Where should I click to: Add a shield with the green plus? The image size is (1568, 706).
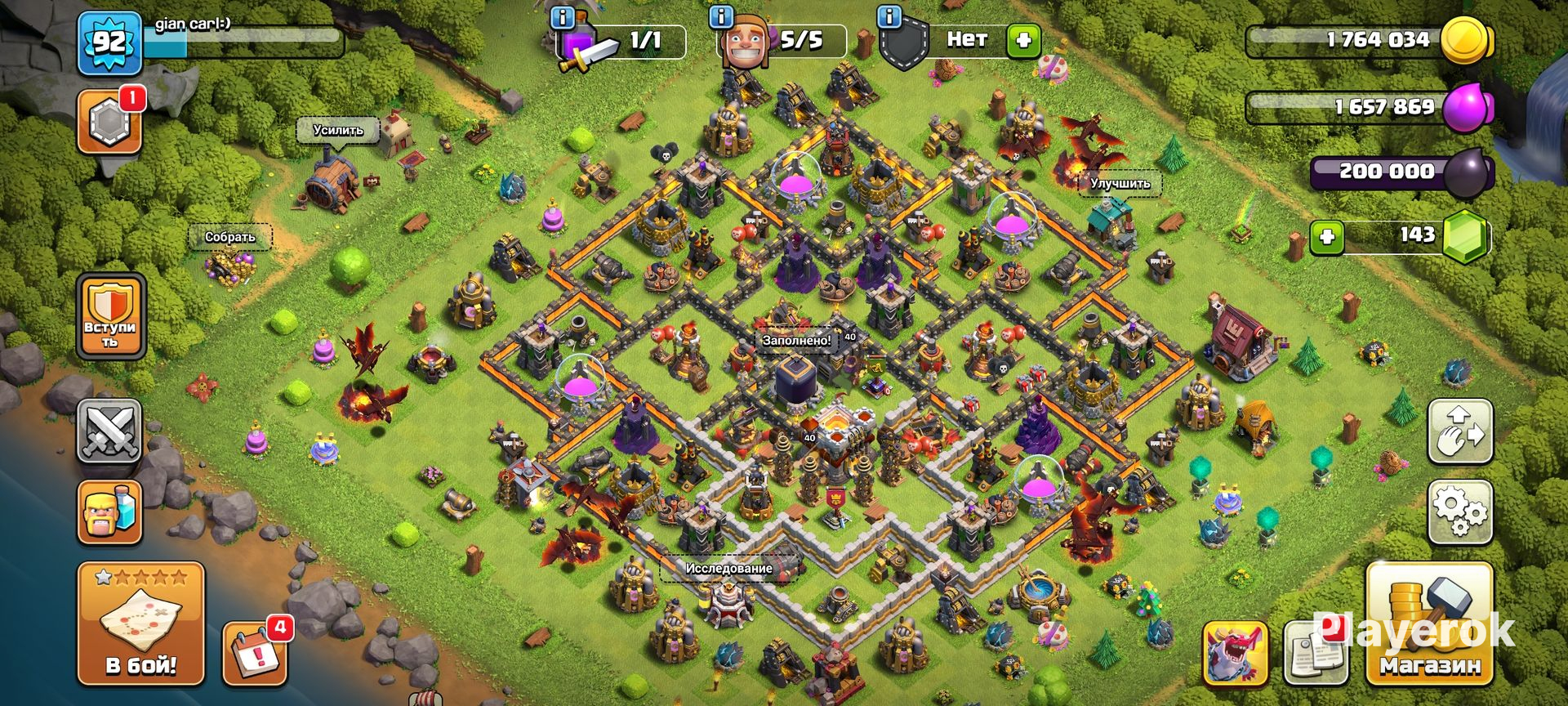[x=1023, y=39]
